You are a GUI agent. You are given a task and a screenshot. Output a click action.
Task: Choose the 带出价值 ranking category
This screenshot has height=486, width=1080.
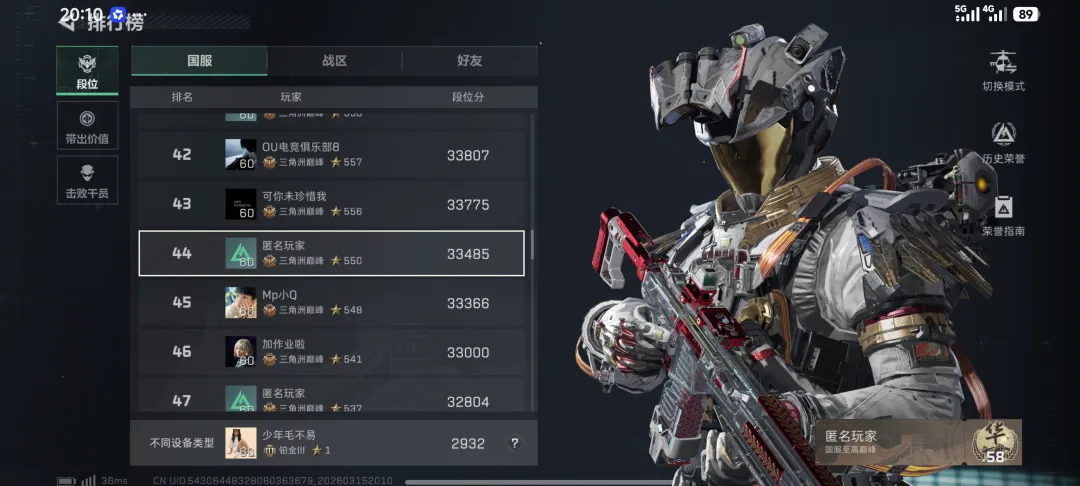click(87, 125)
